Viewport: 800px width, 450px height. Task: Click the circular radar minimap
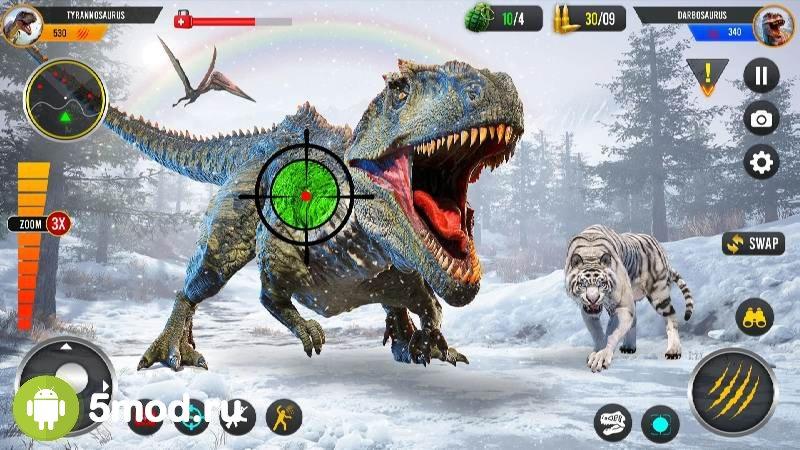click(65, 99)
